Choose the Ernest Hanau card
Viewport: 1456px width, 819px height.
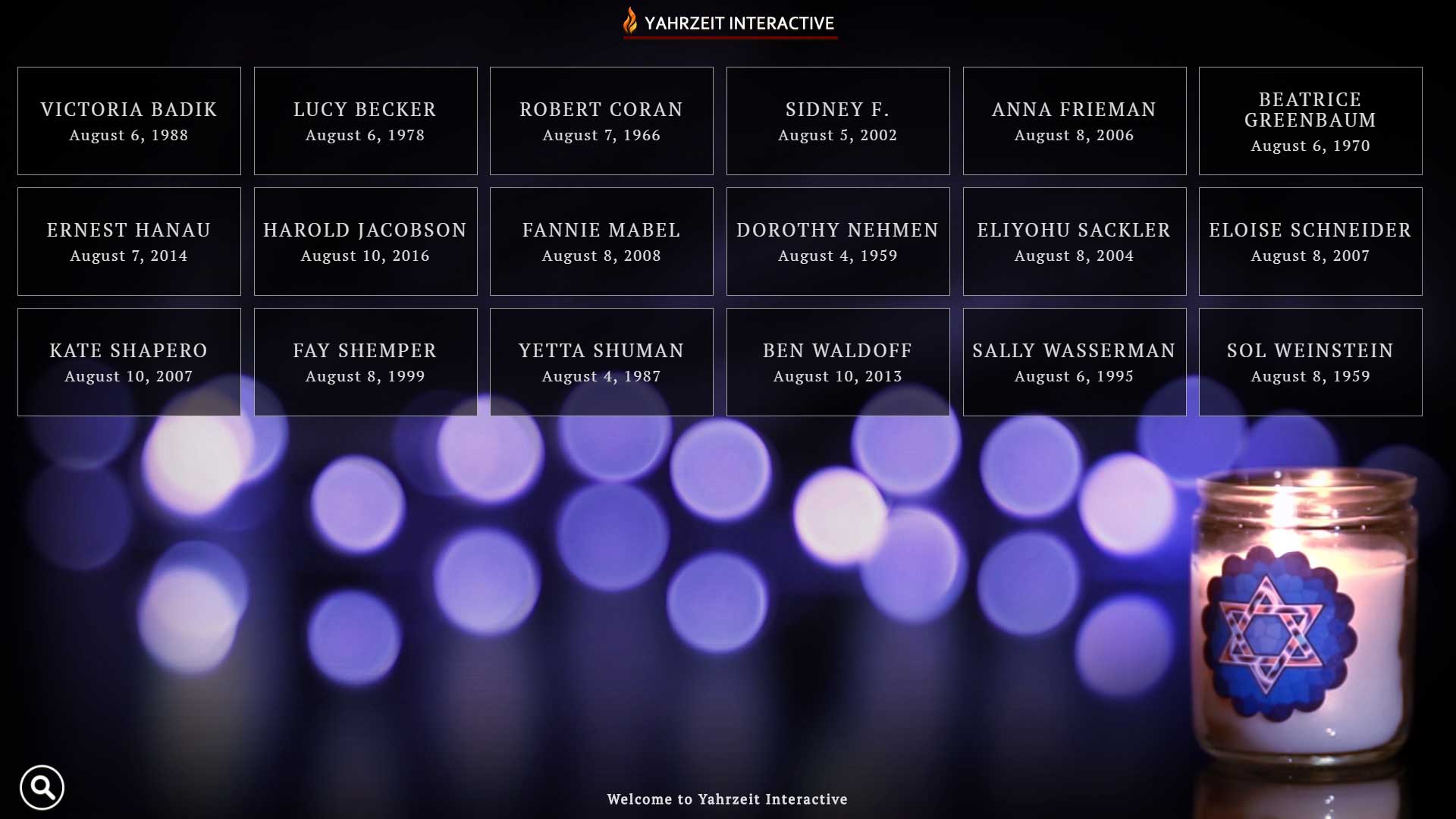129,242
